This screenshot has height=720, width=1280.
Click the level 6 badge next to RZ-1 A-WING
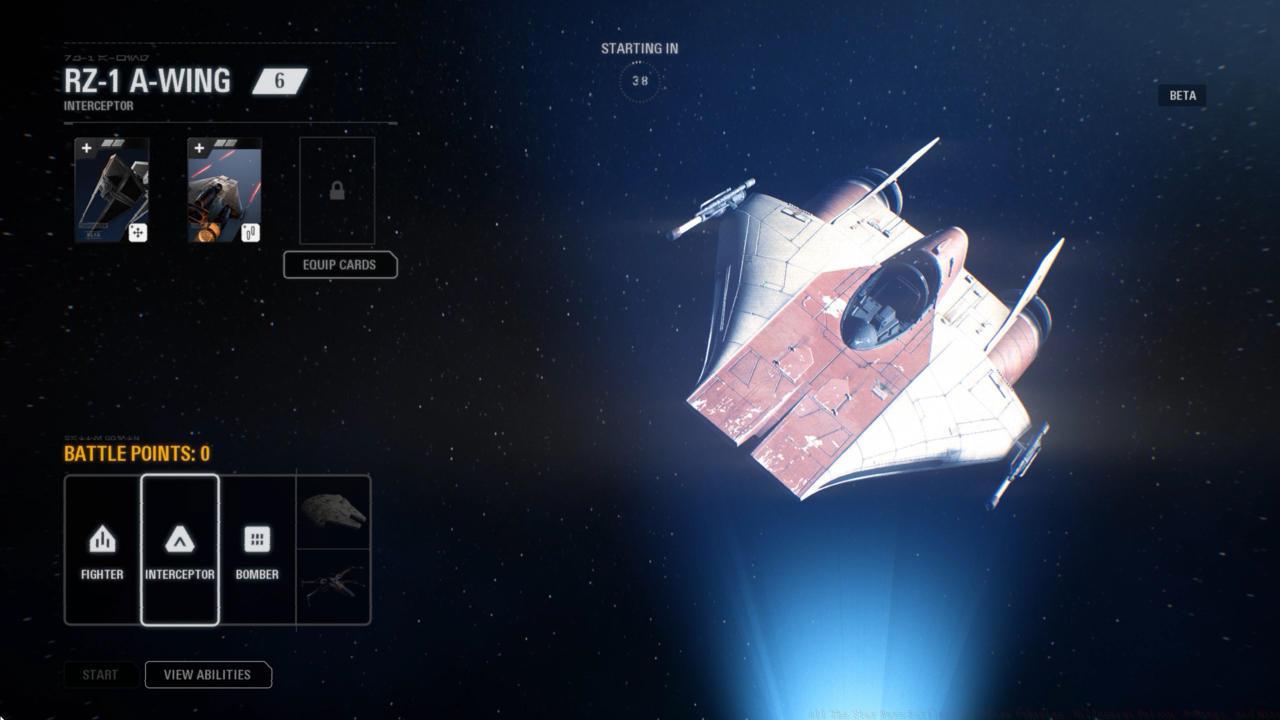278,80
